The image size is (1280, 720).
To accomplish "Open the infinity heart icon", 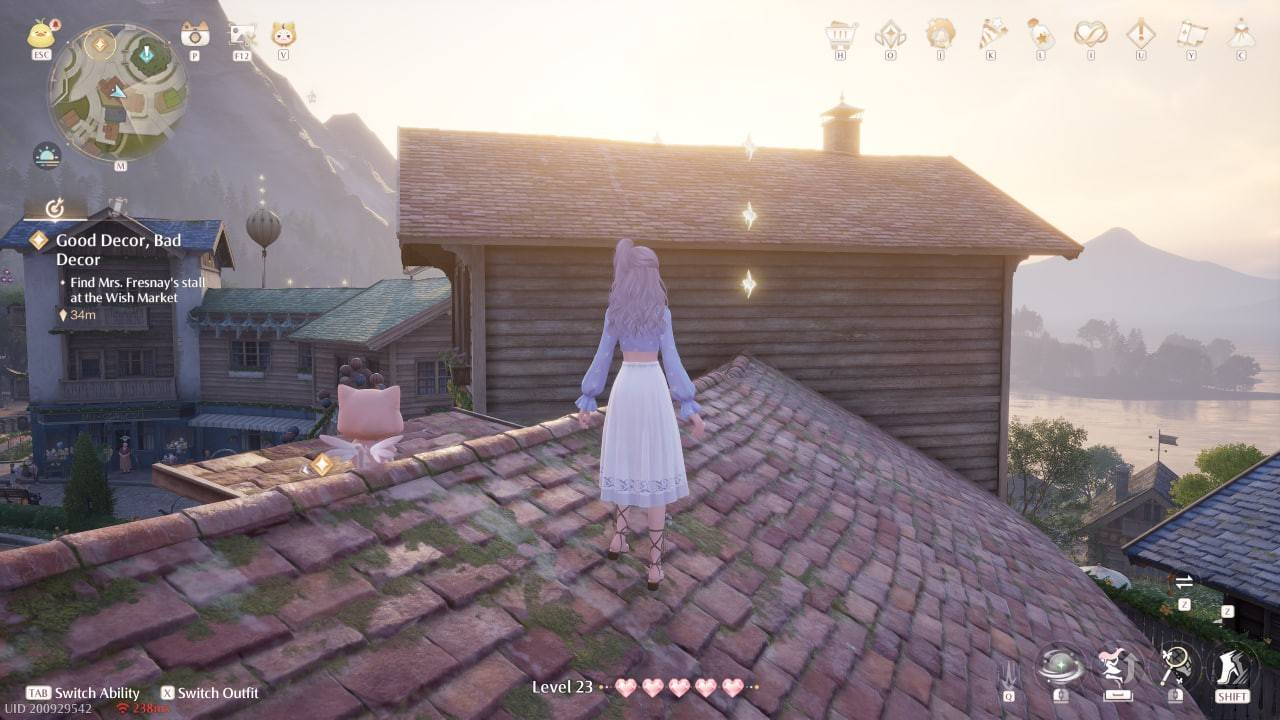I will click(x=1091, y=34).
